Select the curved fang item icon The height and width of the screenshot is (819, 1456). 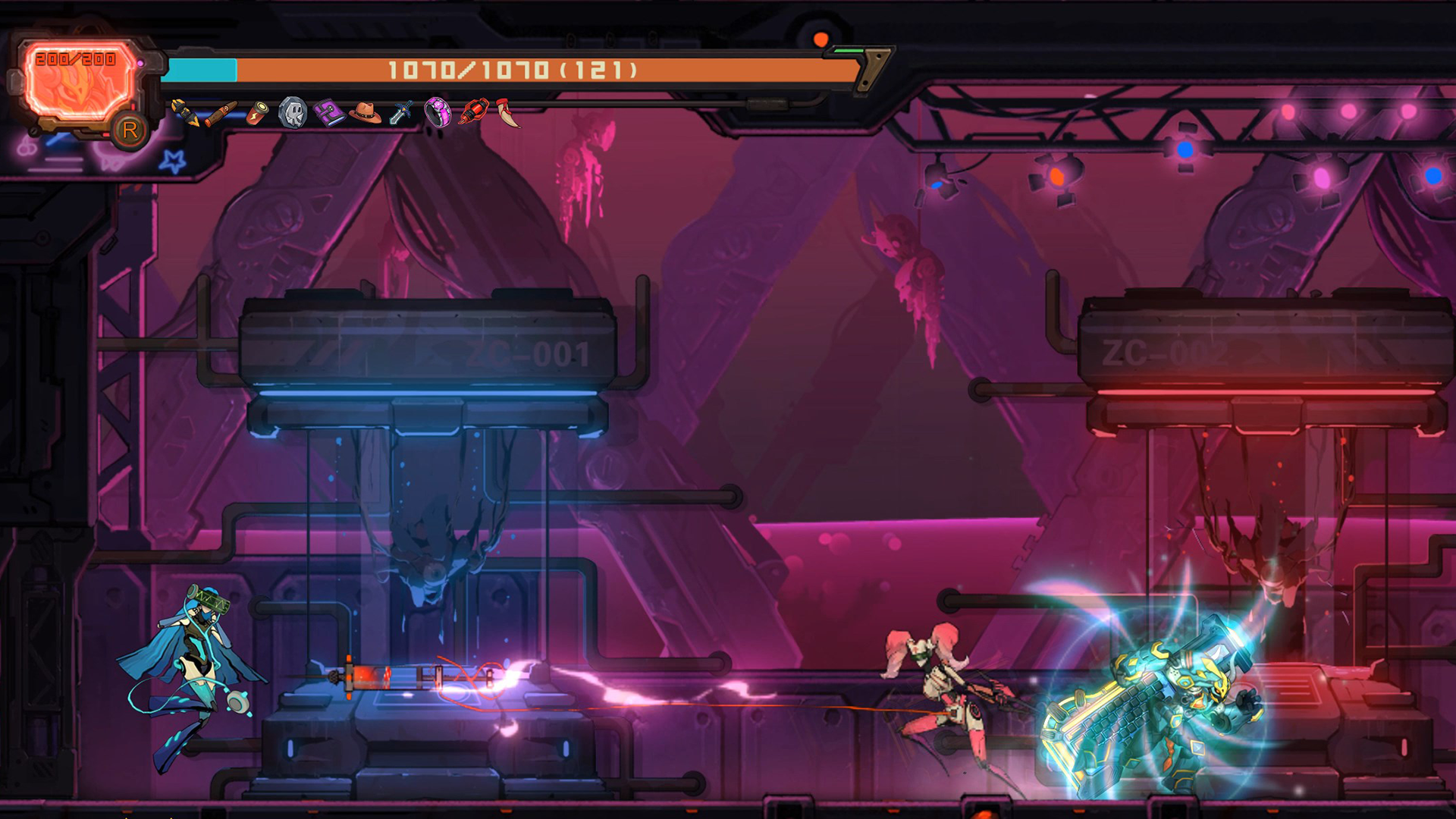point(509,112)
